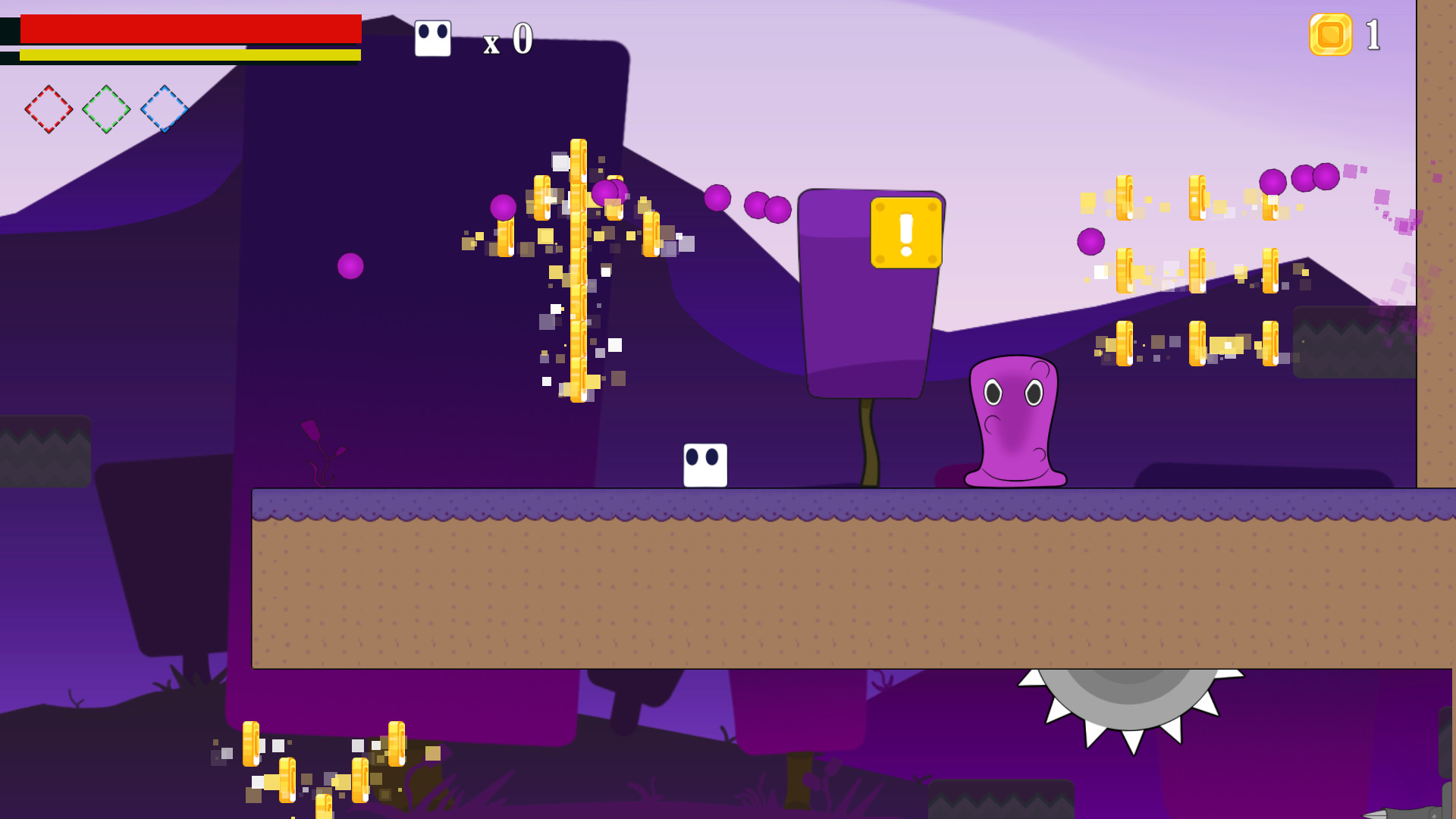
Task: Open the coin count display
Action: click(1350, 33)
